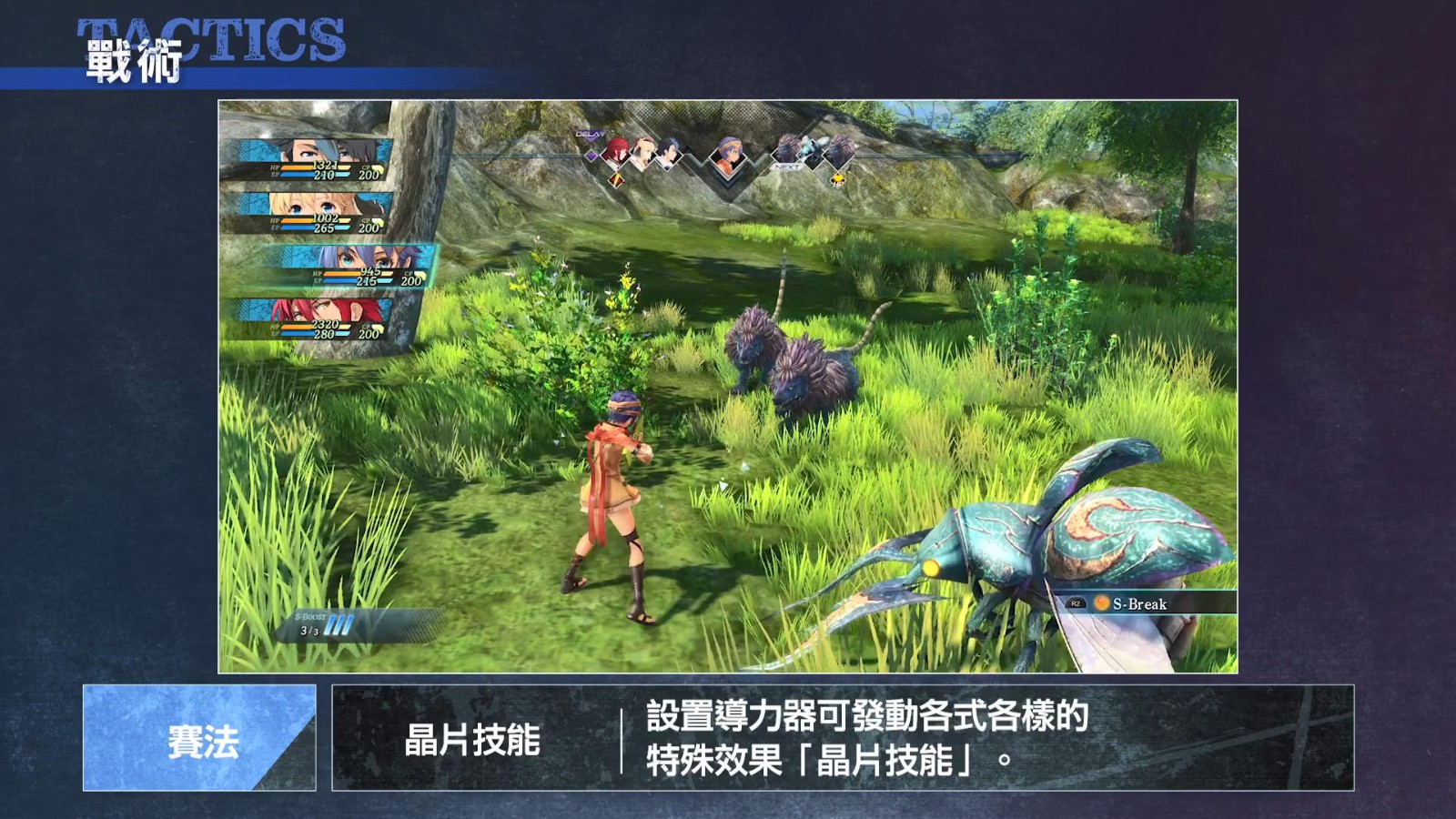This screenshot has height=819, width=1456.
Task: Click the R2 S-Break prompt icon
Action: click(x=1077, y=603)
